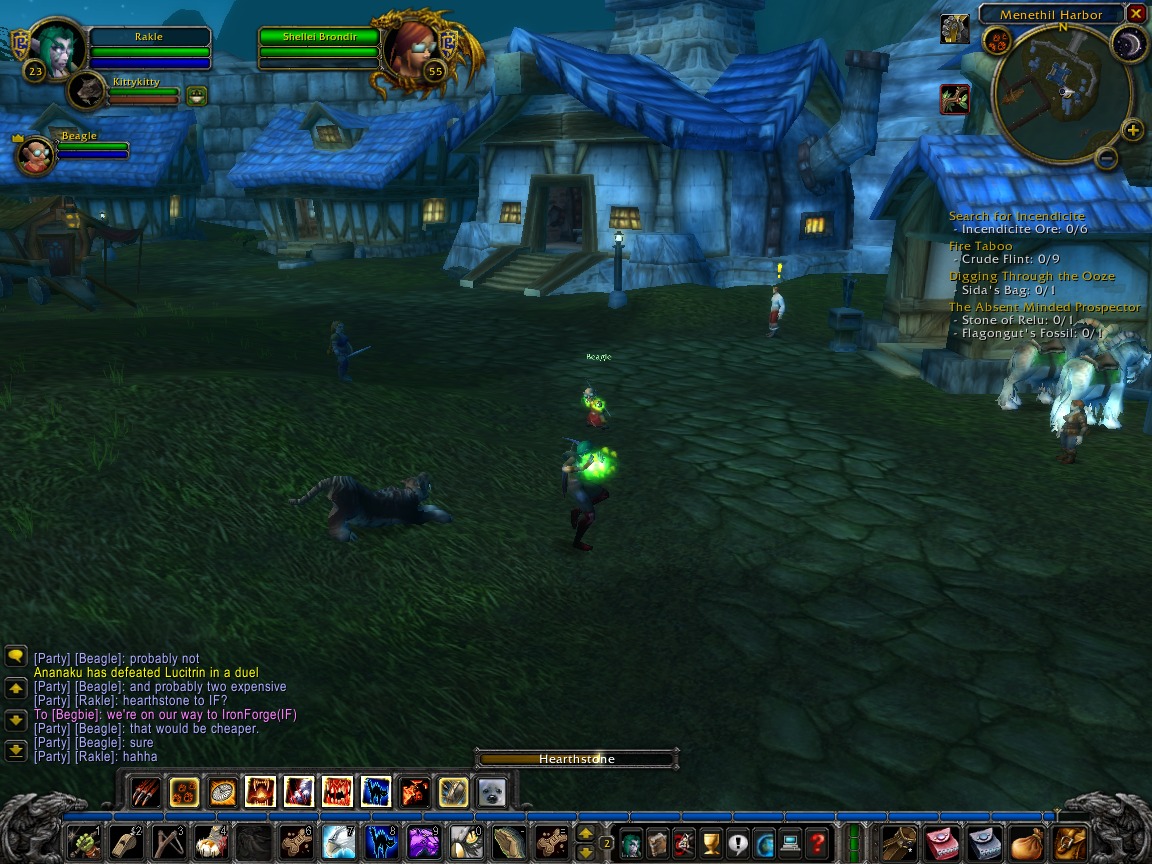Open the chat menu speech bubble button
The width and height of the screenshot is (1152, 864).
pyautogui.click(x=16, y=656)
